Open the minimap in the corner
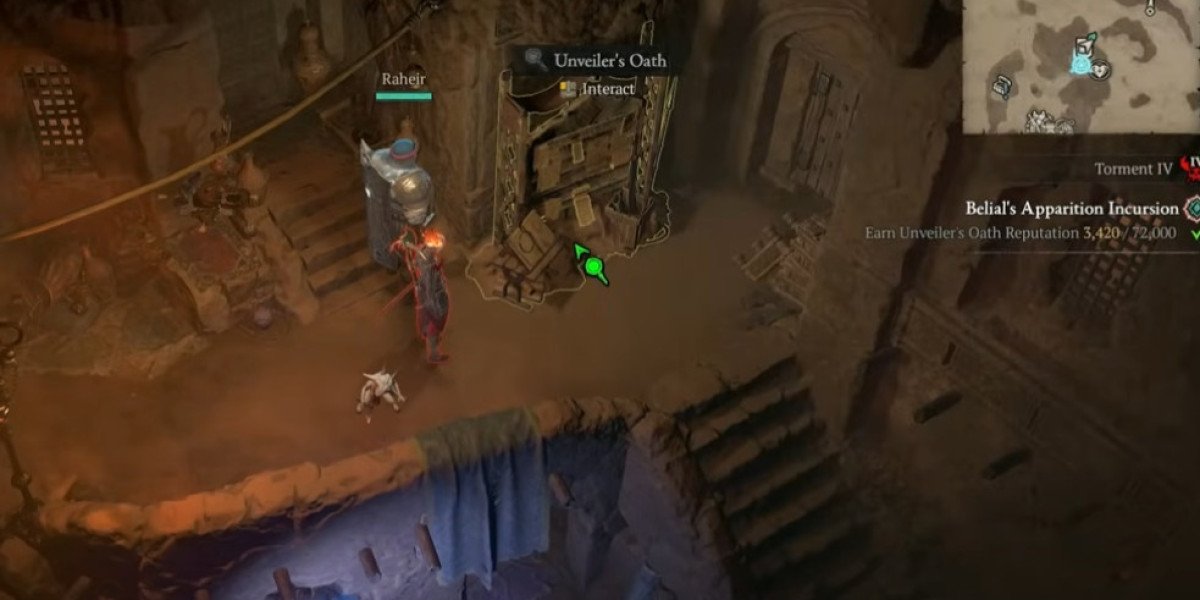Image resolution: width=1200 pixels, height=600 pixels. [x=1081, y=66]
